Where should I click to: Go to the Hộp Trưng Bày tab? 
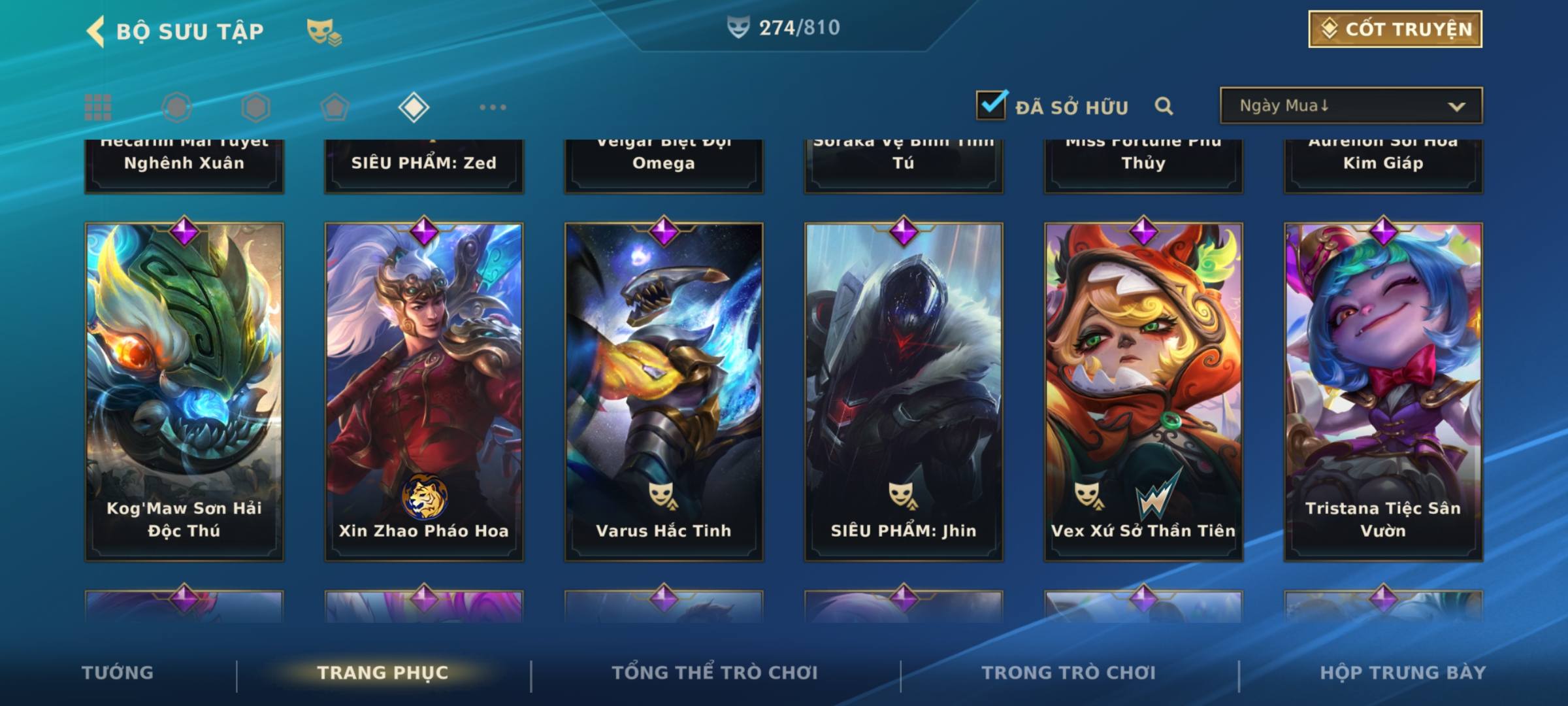click(x=1403, y=673)
